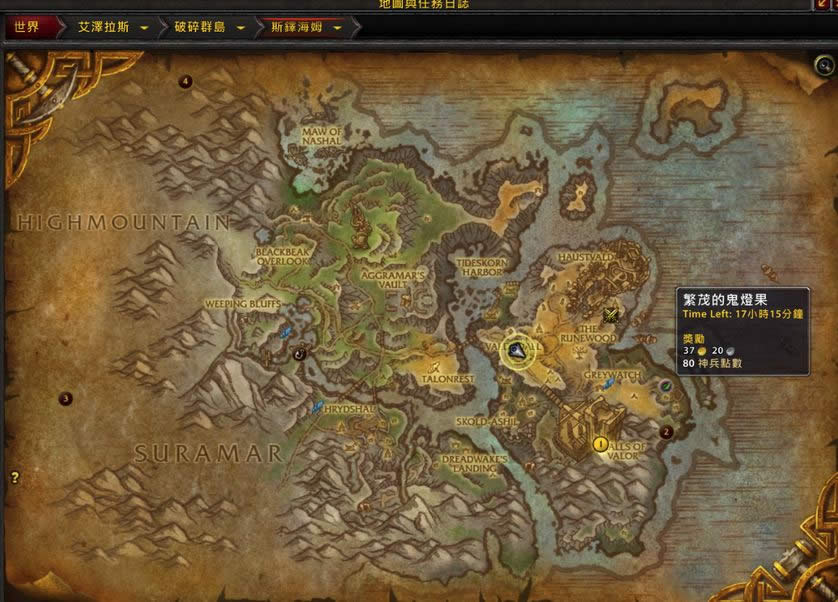Open the dropdown arrow beside 斯鋒海姆
This screenshot has width=838, height=602.
click(337, 28)
